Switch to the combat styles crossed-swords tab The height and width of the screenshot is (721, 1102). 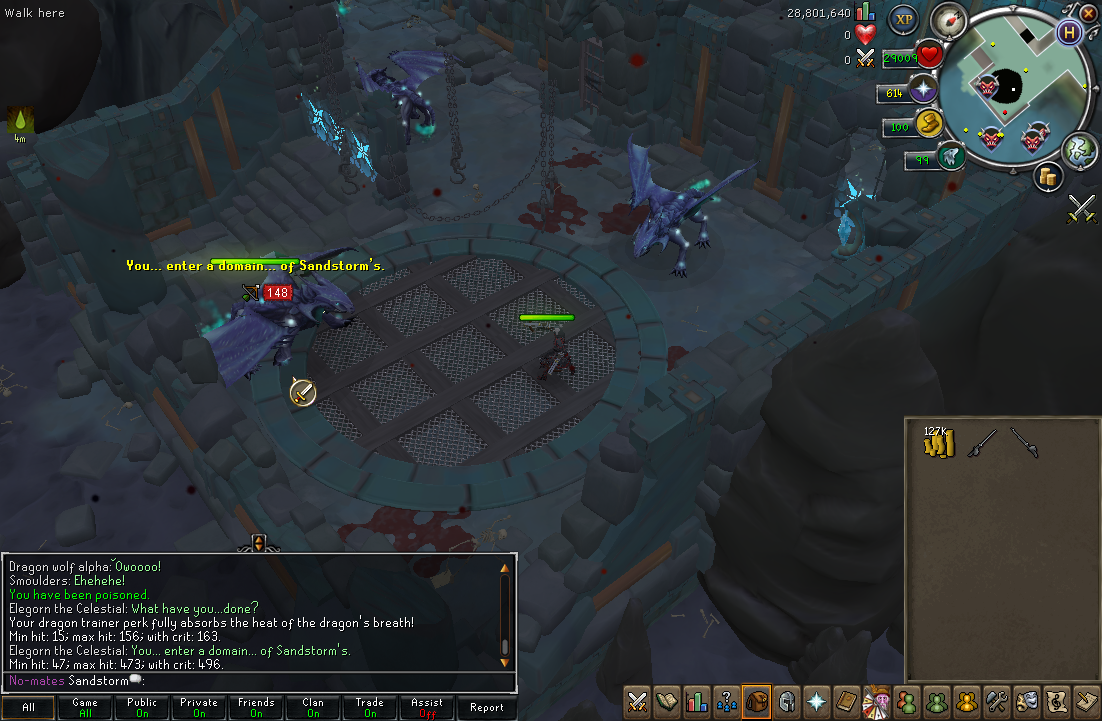[x=637, y=701]
